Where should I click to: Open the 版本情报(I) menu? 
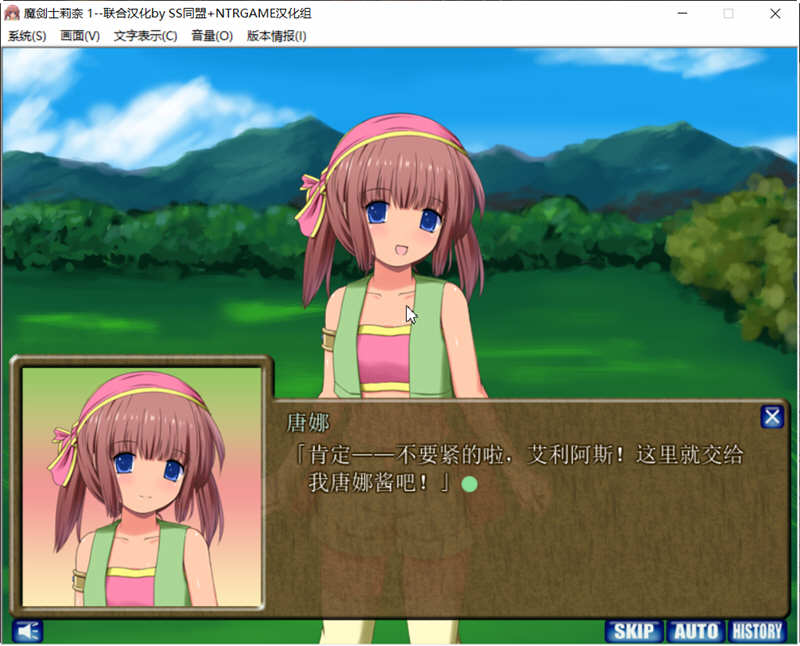click(276, 36)
